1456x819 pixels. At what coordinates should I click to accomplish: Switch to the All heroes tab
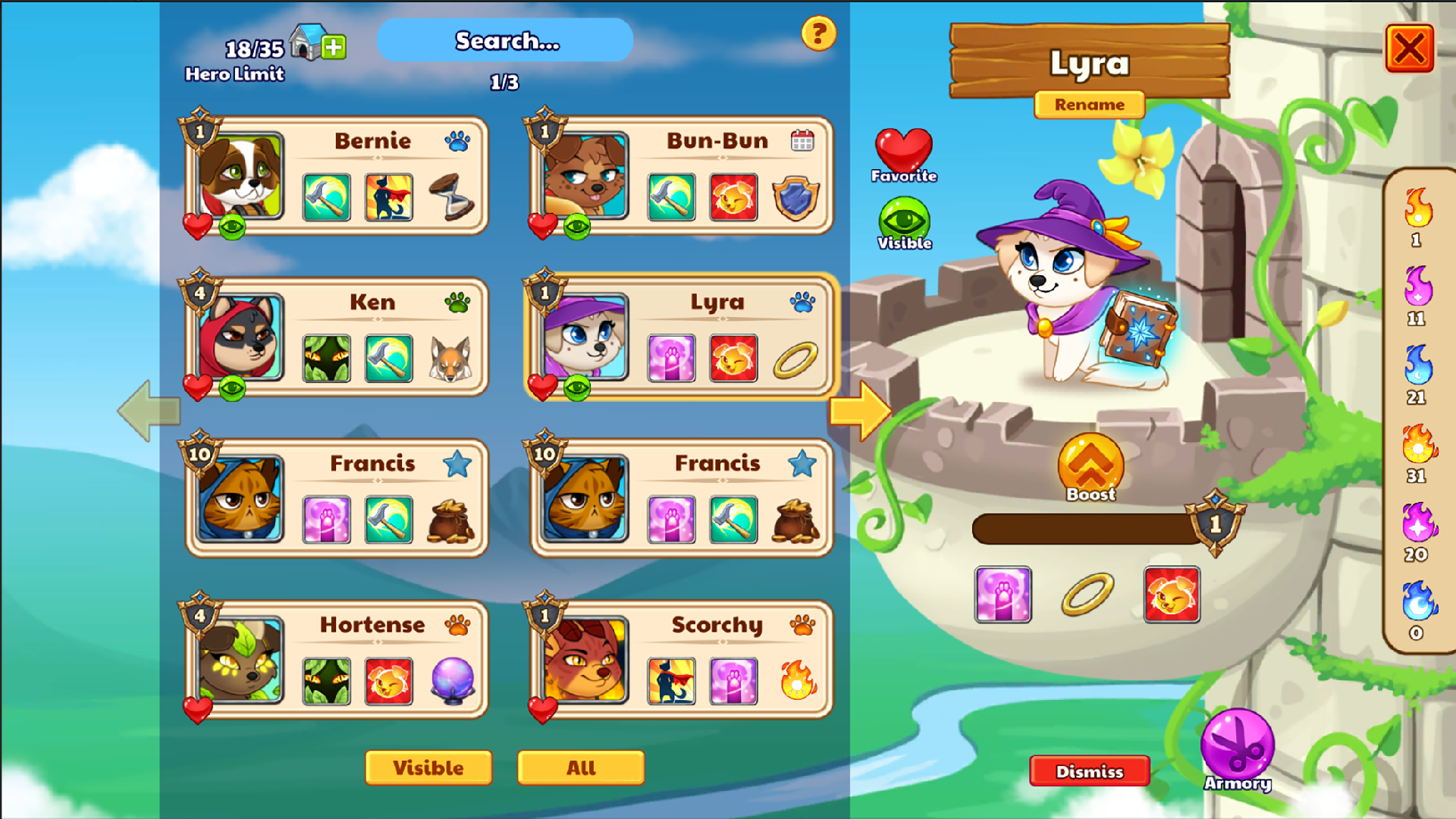(580, 767)
